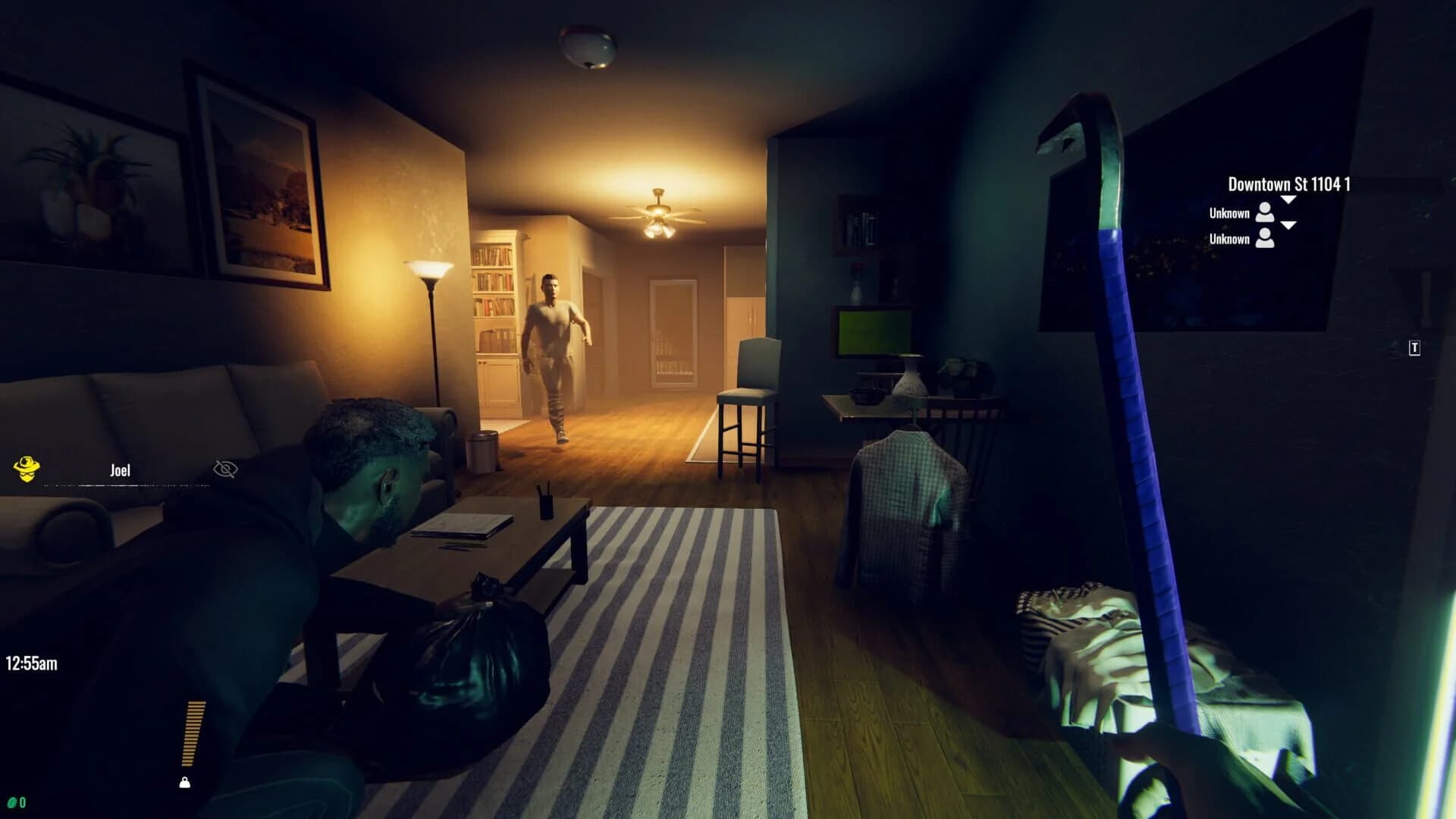Select the yellow thief mask icon beside Joel
1456x819 pixels.
click(x=27, y=468)
